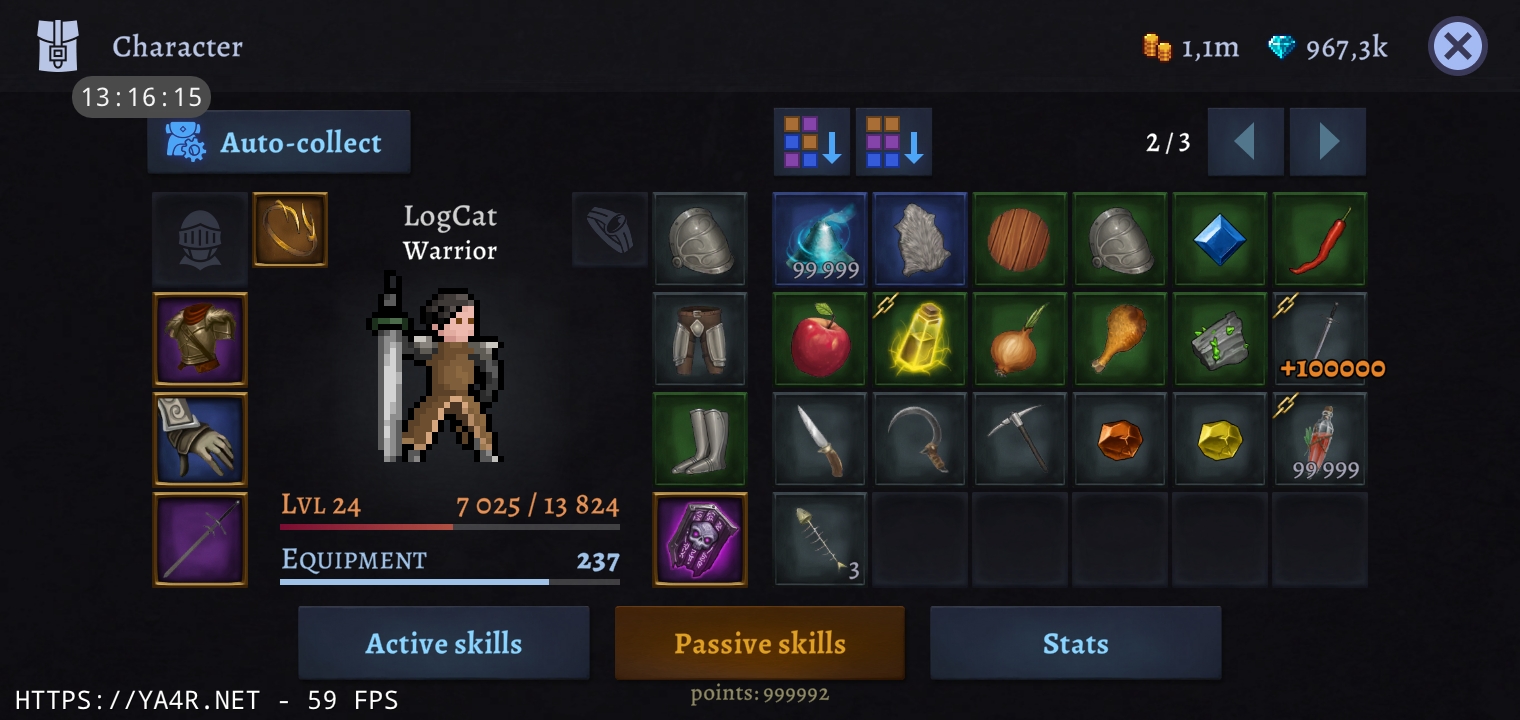This screenshot has height=720, width=1520.
Task: Click the equipped purple skull banner slot
Action: pyautogui.click(x=700, y=539)
